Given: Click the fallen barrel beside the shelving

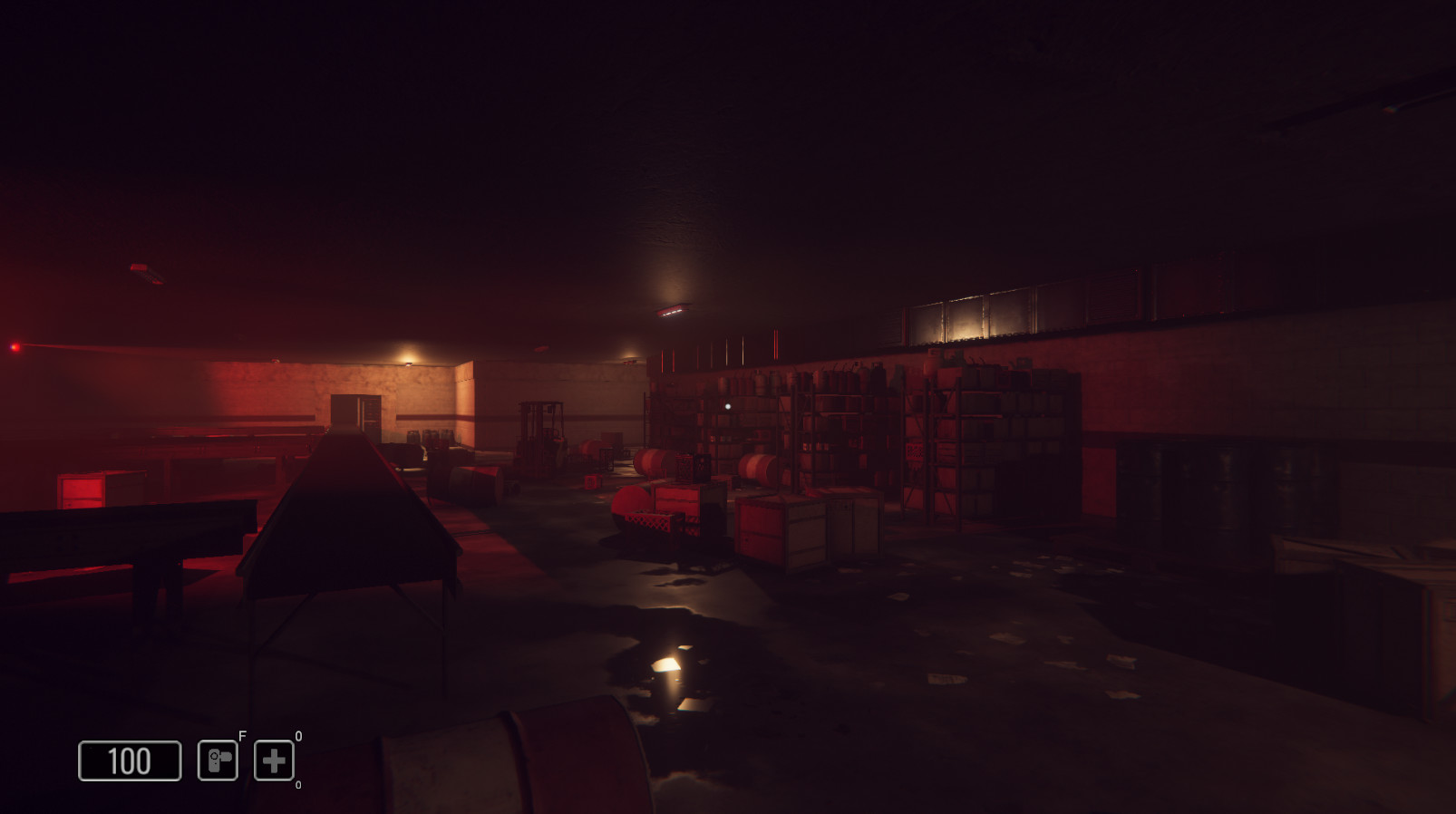Looking at the screenshot, I should pos(757,464).
